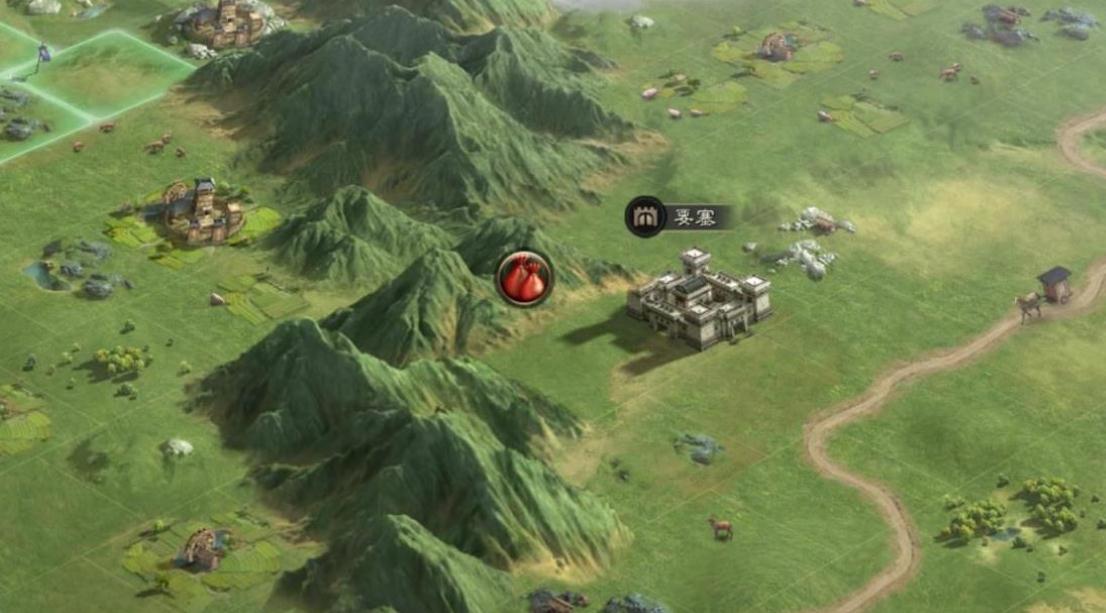Image resolution: width=1106 pixels, height=613 pixels.
Task: Select the 要塞 fortress name label
Action: pyautogui.click(x=681, y=217)
